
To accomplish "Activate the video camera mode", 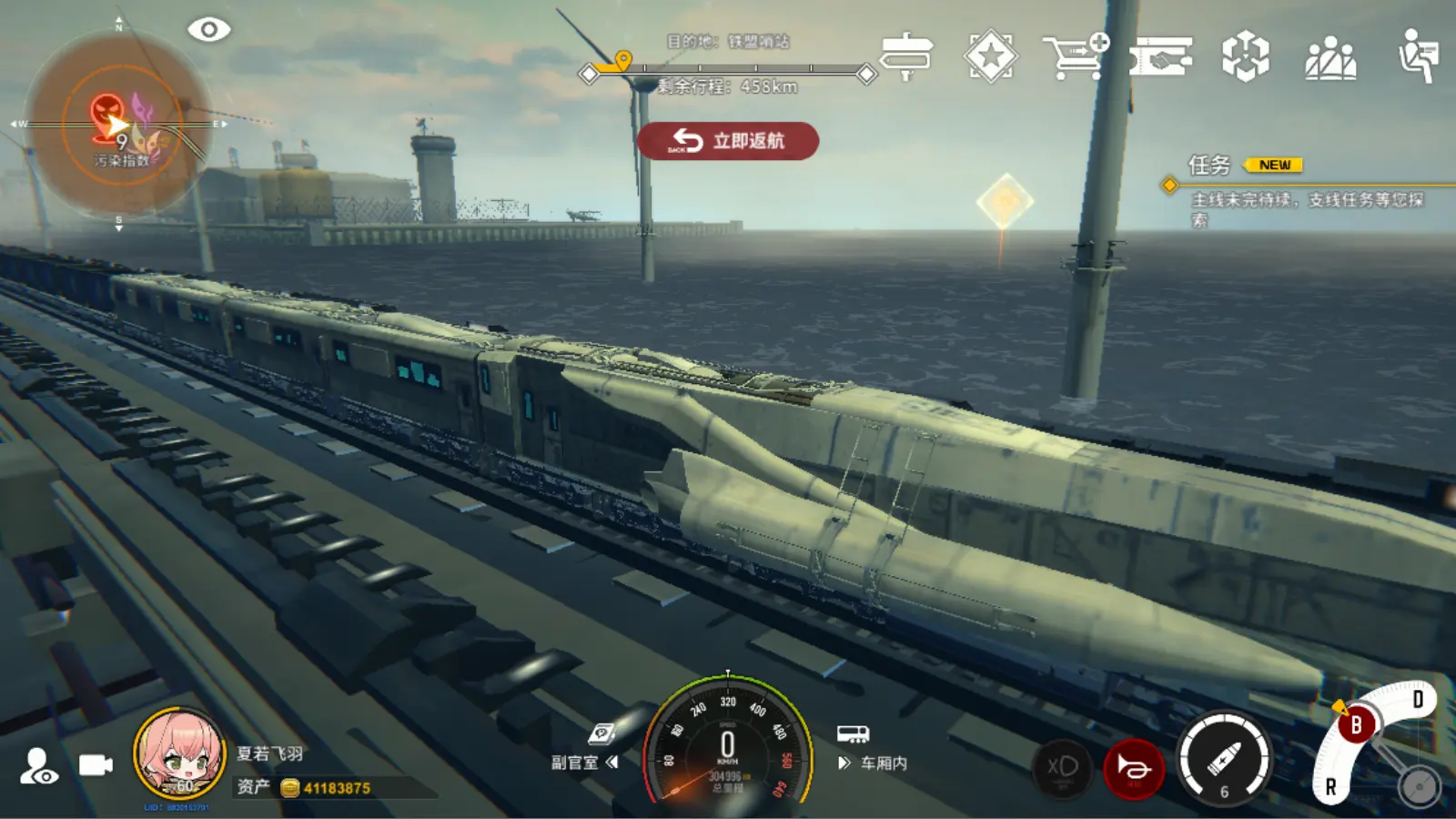I will coord(95,765).
